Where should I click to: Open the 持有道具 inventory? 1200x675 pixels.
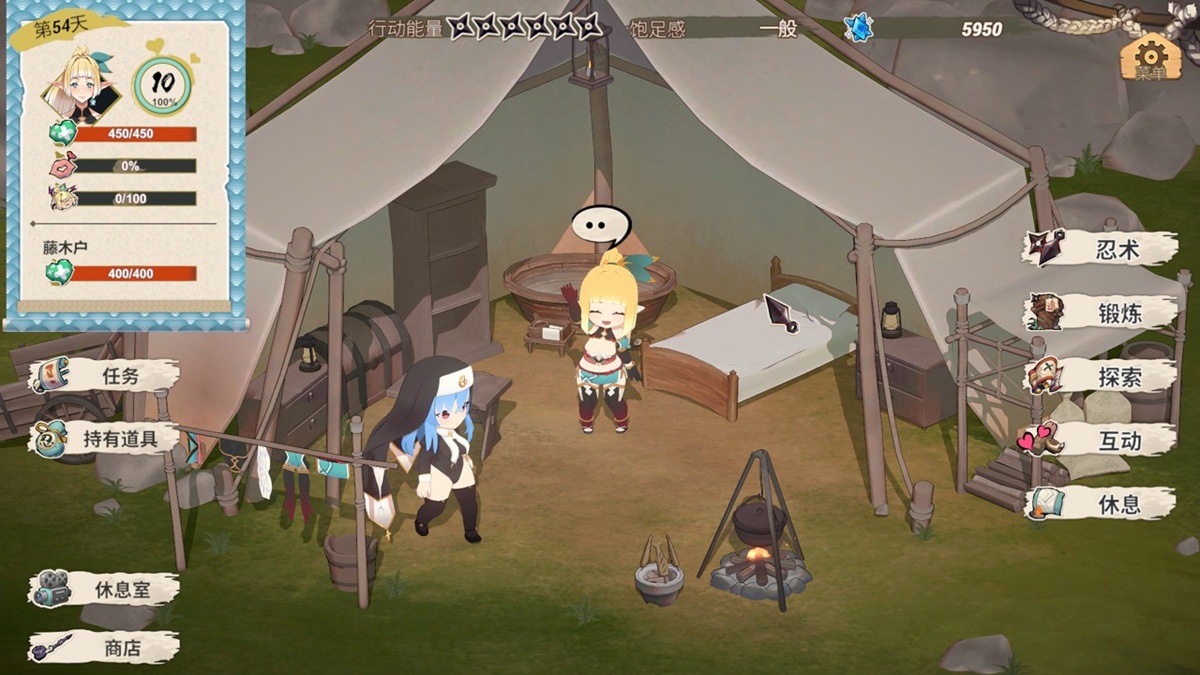pyautogui.click(x=105, y=438)
